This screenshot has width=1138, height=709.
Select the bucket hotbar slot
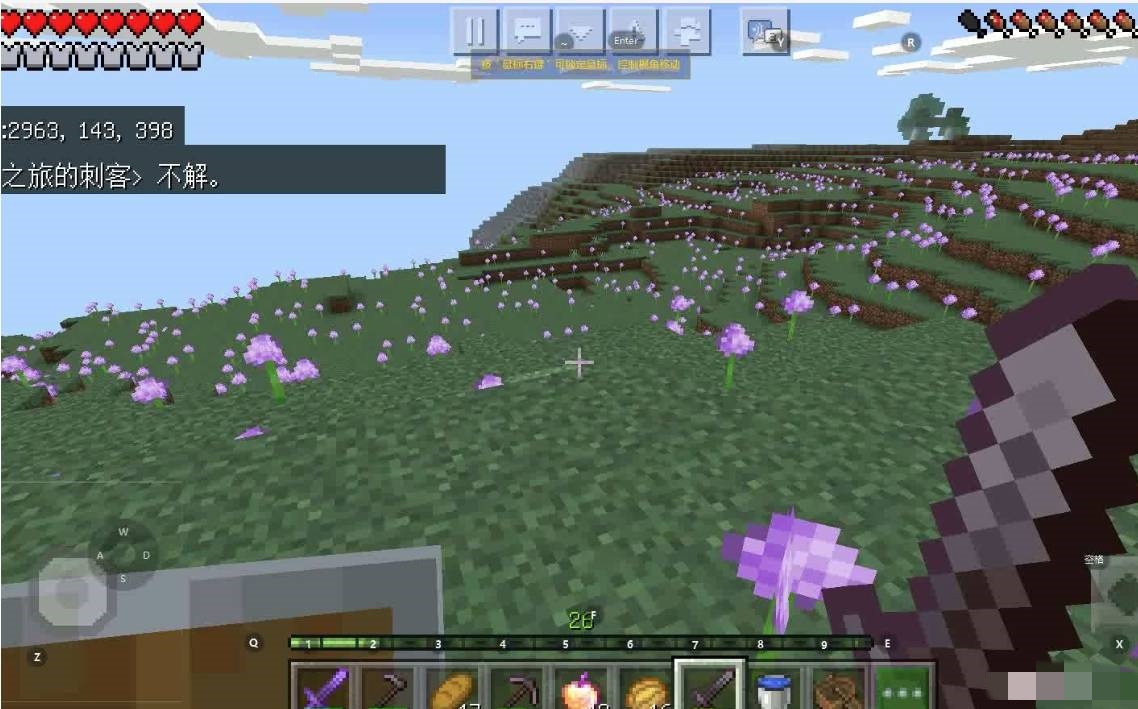click(773, 688)
